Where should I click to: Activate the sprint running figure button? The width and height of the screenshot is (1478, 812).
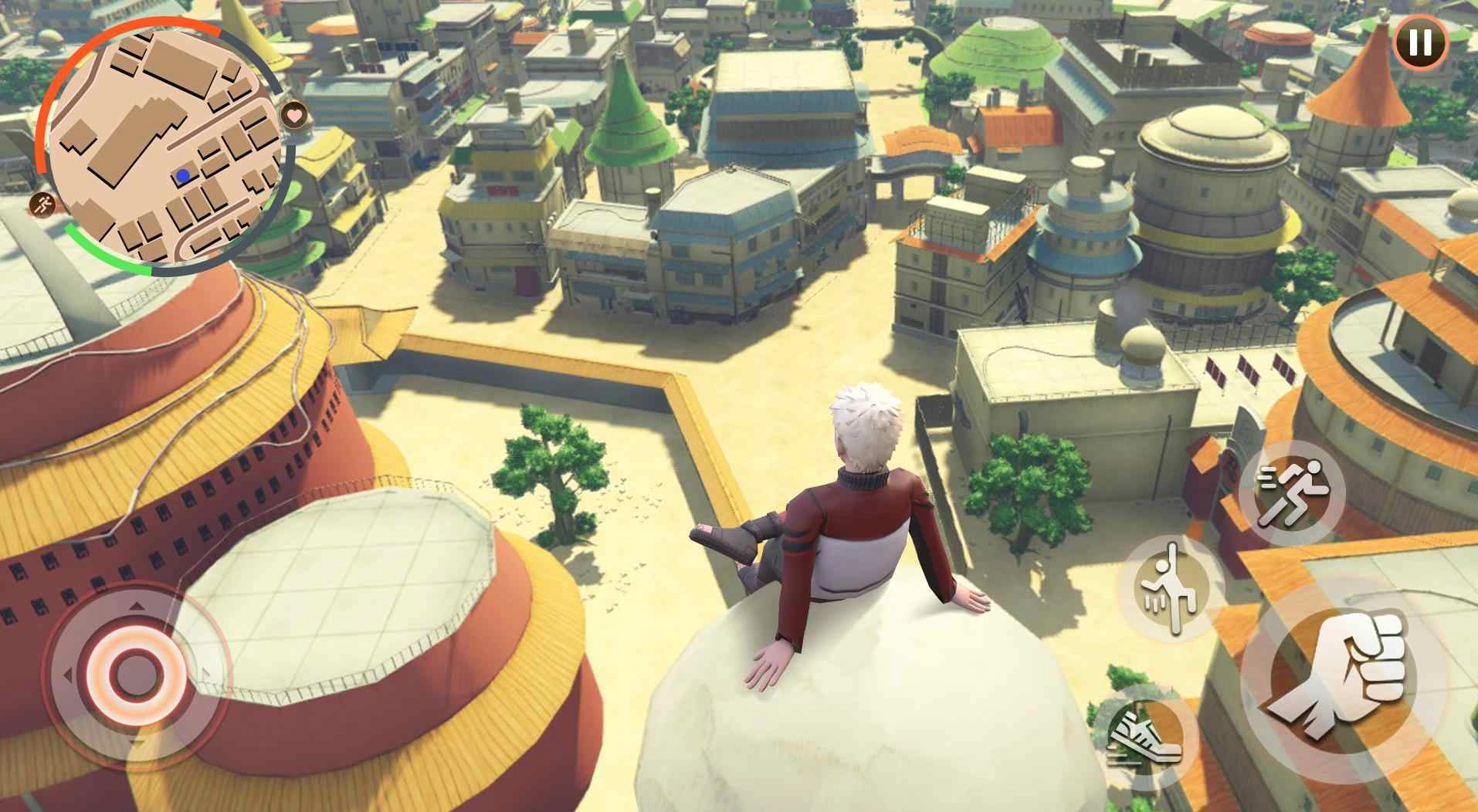pyautogui.click(x=1291, y=494)
